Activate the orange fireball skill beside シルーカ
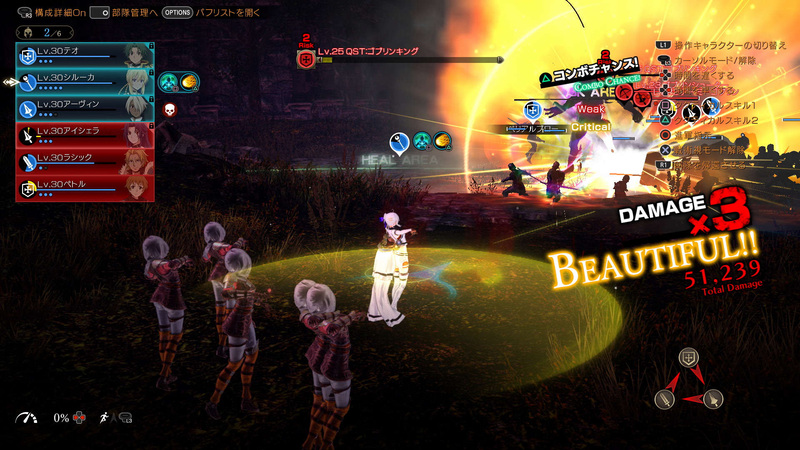Viewport: 800px width, 450px height. pyautogui.click(x=188, y=82)
